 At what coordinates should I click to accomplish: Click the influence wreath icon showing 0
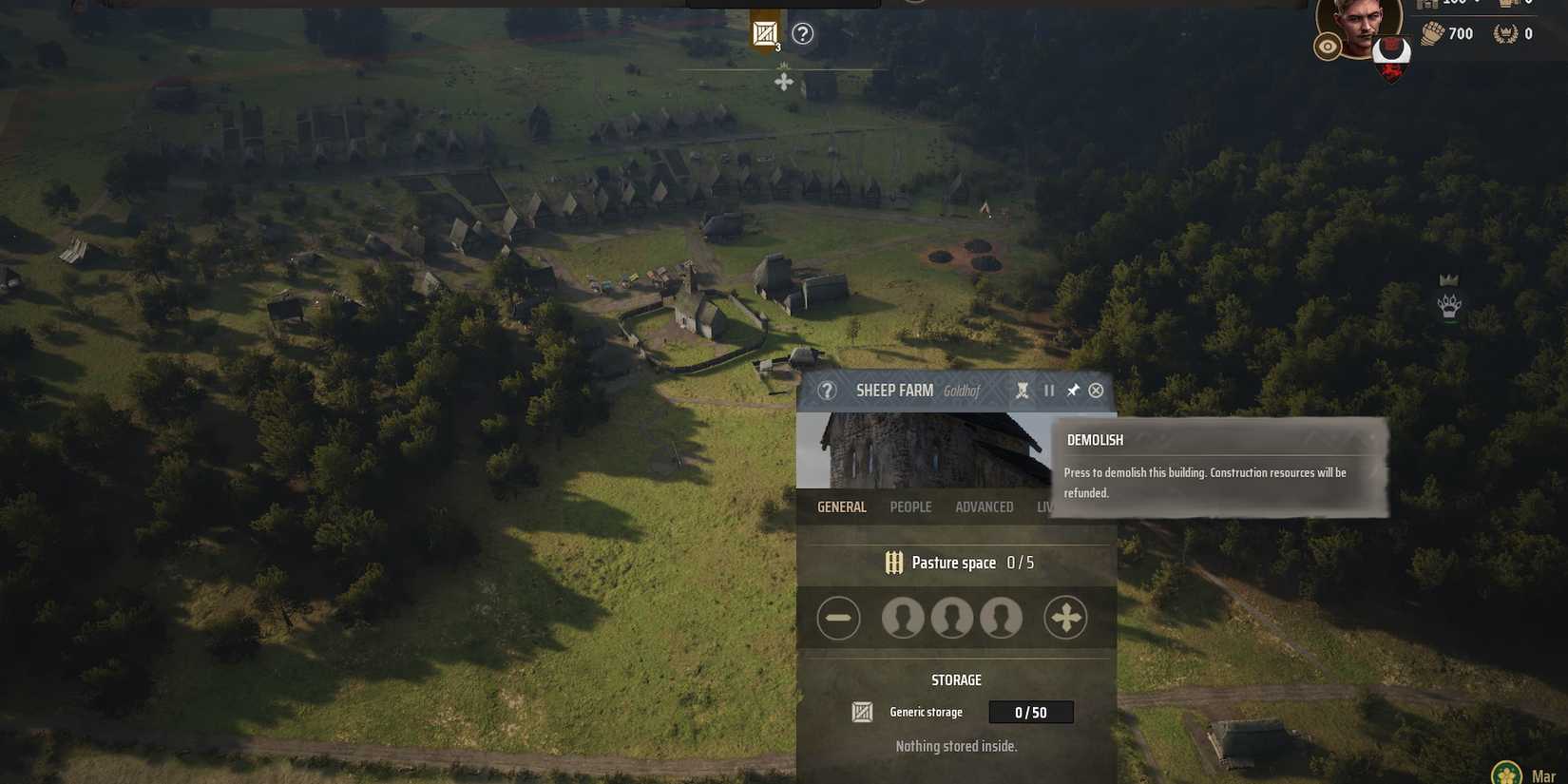pos(1505,33)
